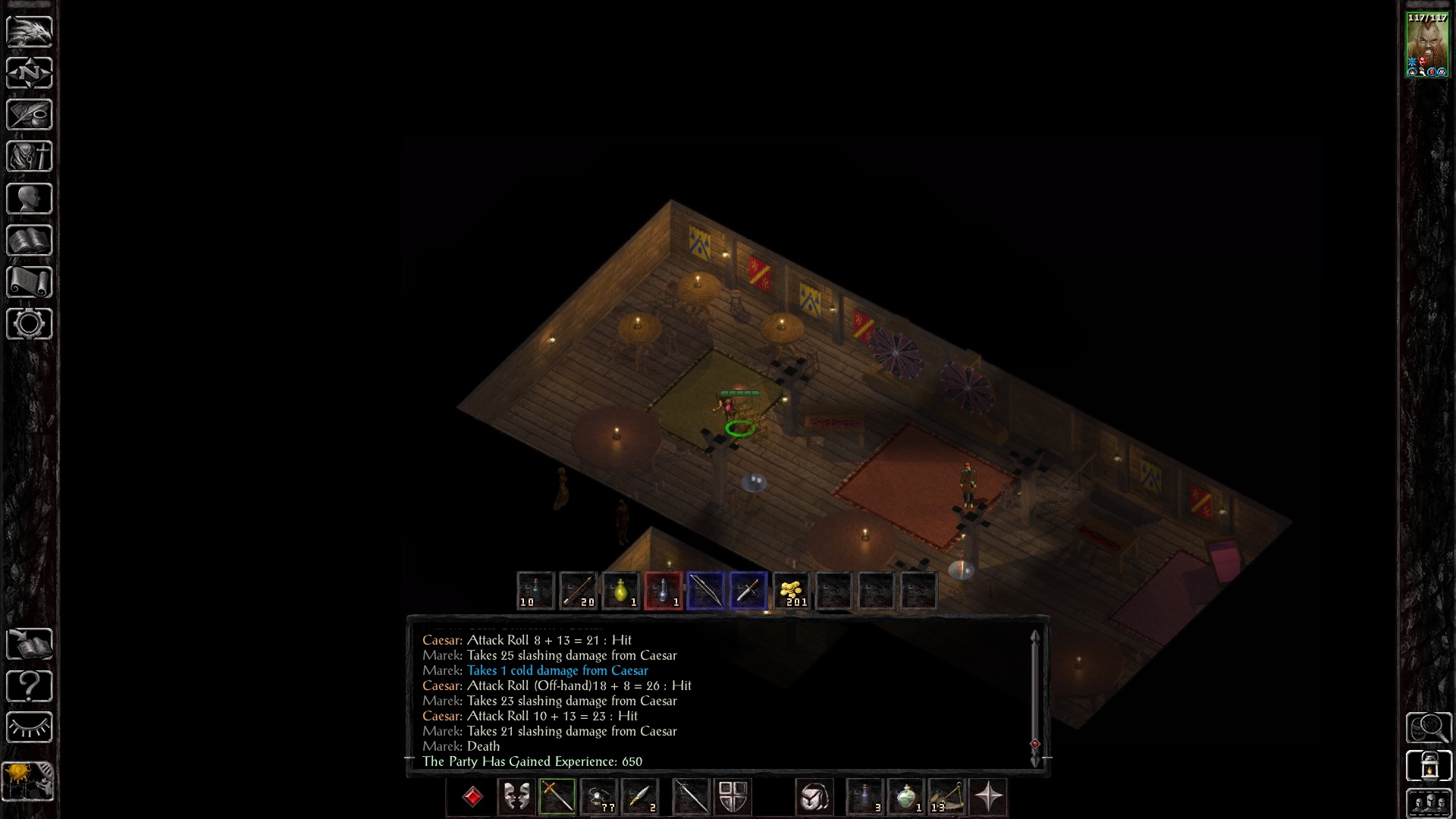Viewport: 1456px width, 819px height.
Task: Open the area map with the compass icon
Action: 30,73
